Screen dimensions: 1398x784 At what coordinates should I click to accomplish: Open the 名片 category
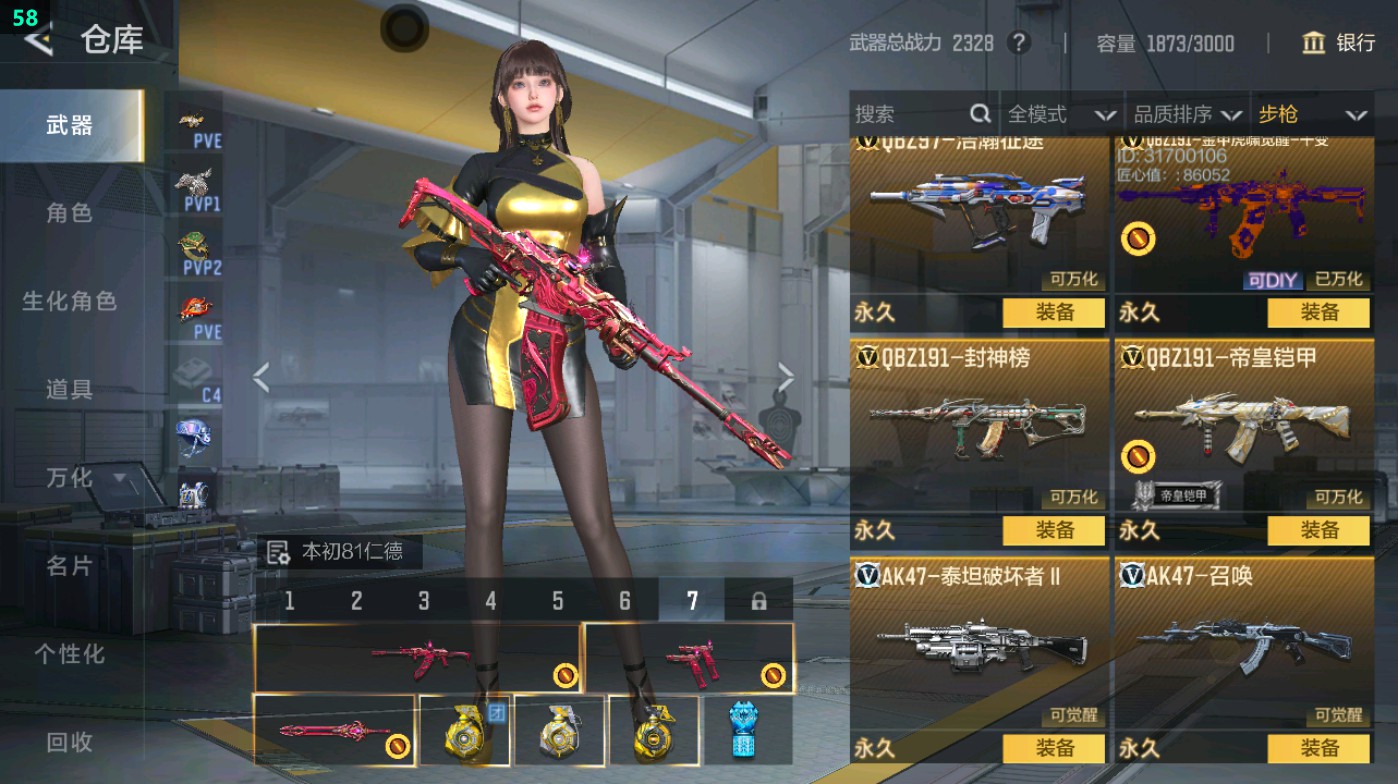click(x=69, y=566)
